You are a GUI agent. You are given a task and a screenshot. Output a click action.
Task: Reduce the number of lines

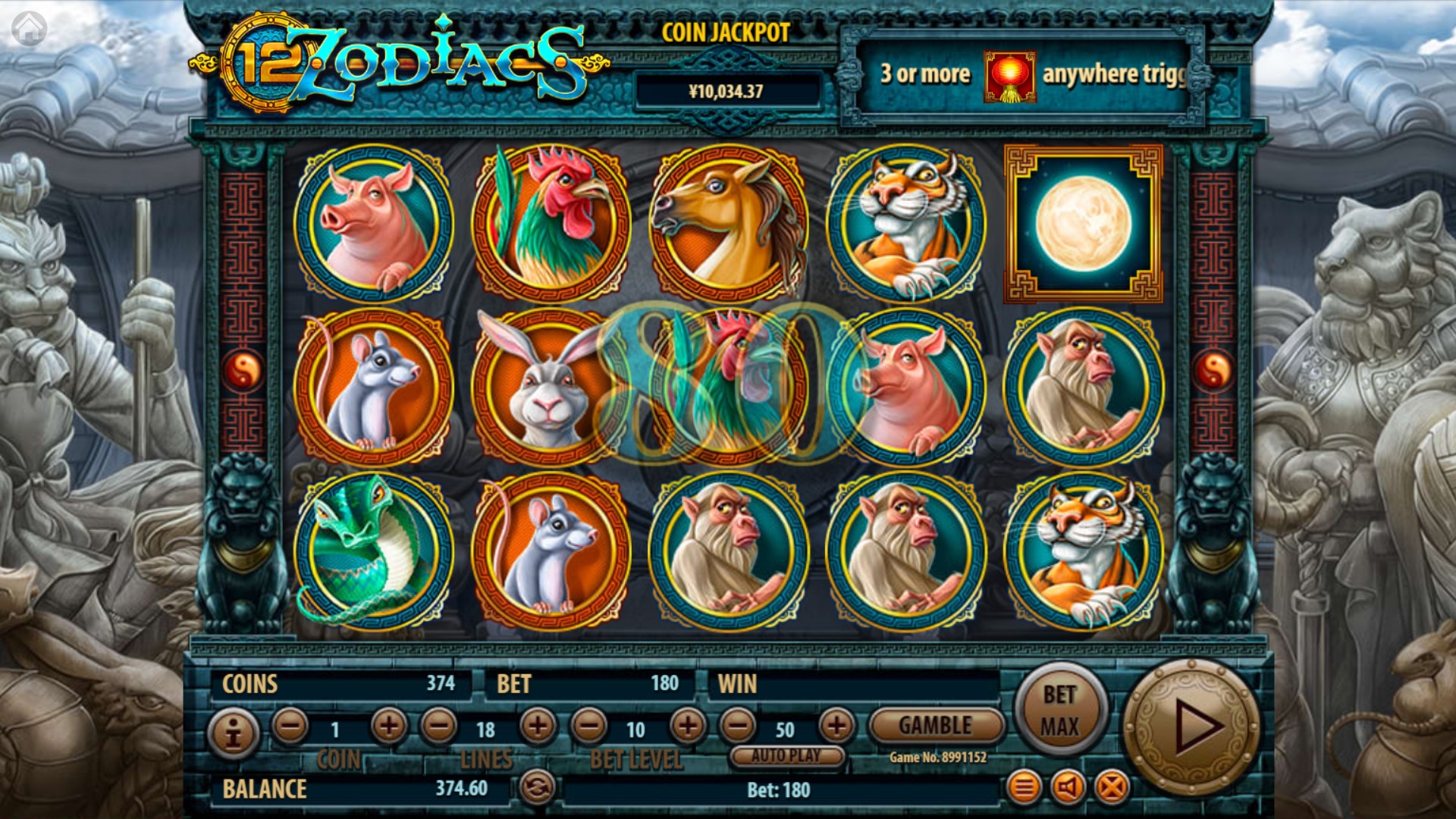click(x=439, y=726)
